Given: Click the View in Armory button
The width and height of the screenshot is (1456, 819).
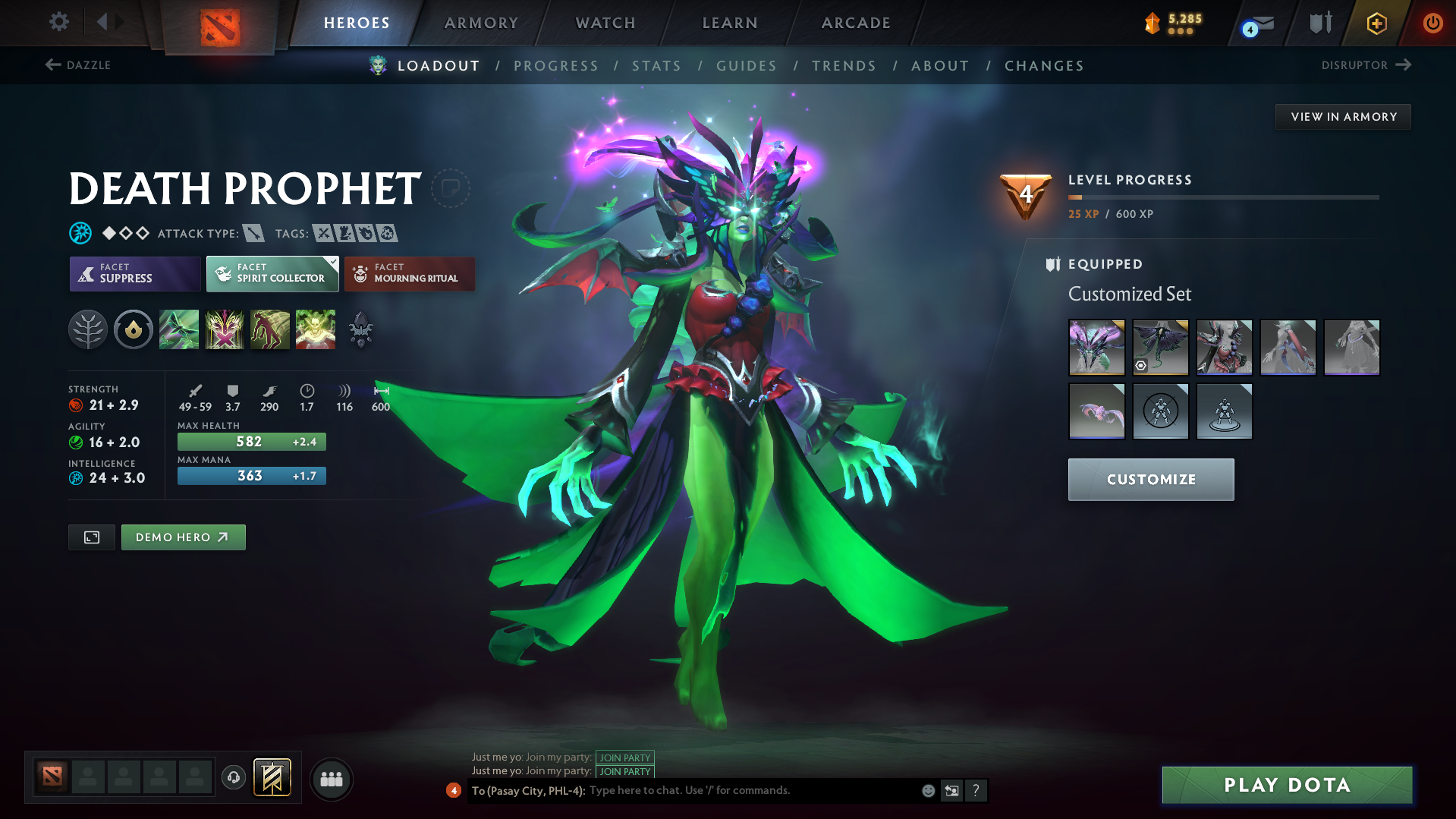Looking at the screenshot, I should 1343,116.
